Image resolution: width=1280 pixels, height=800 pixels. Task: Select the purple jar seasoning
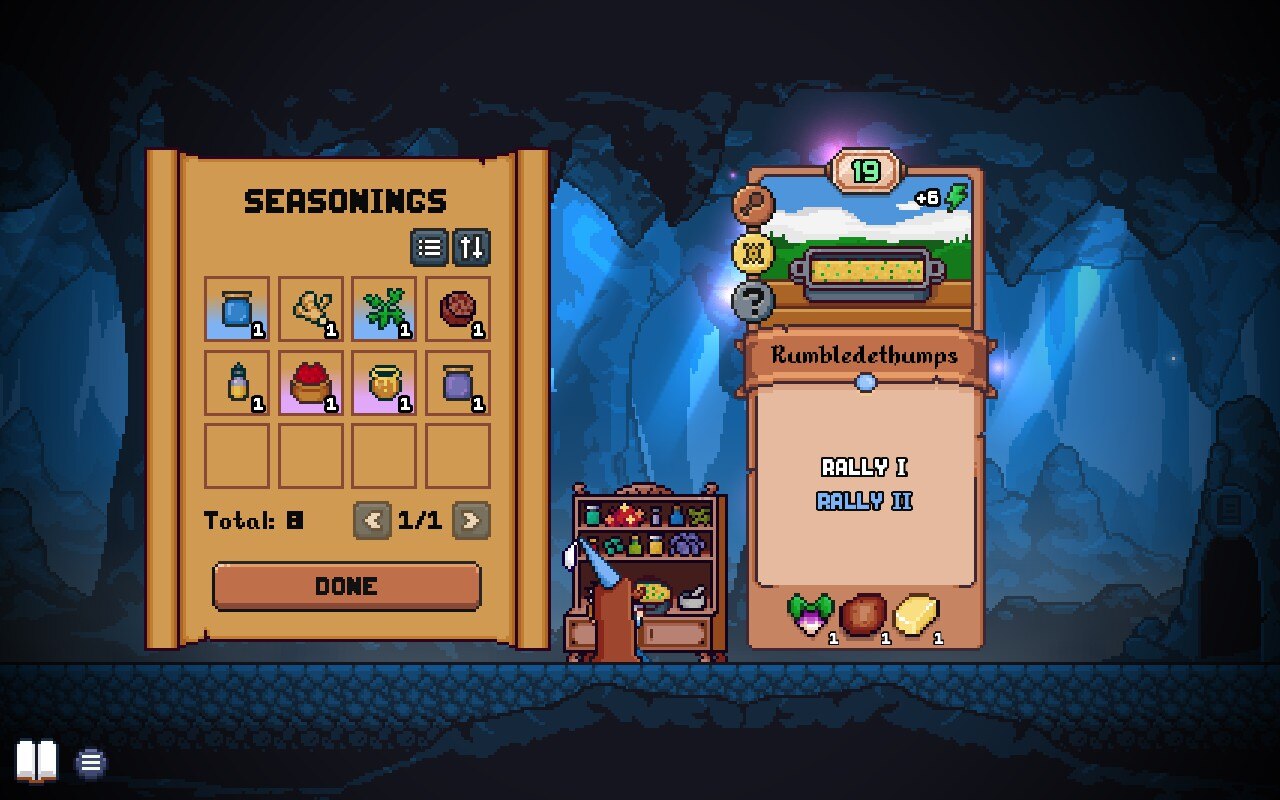458,383
